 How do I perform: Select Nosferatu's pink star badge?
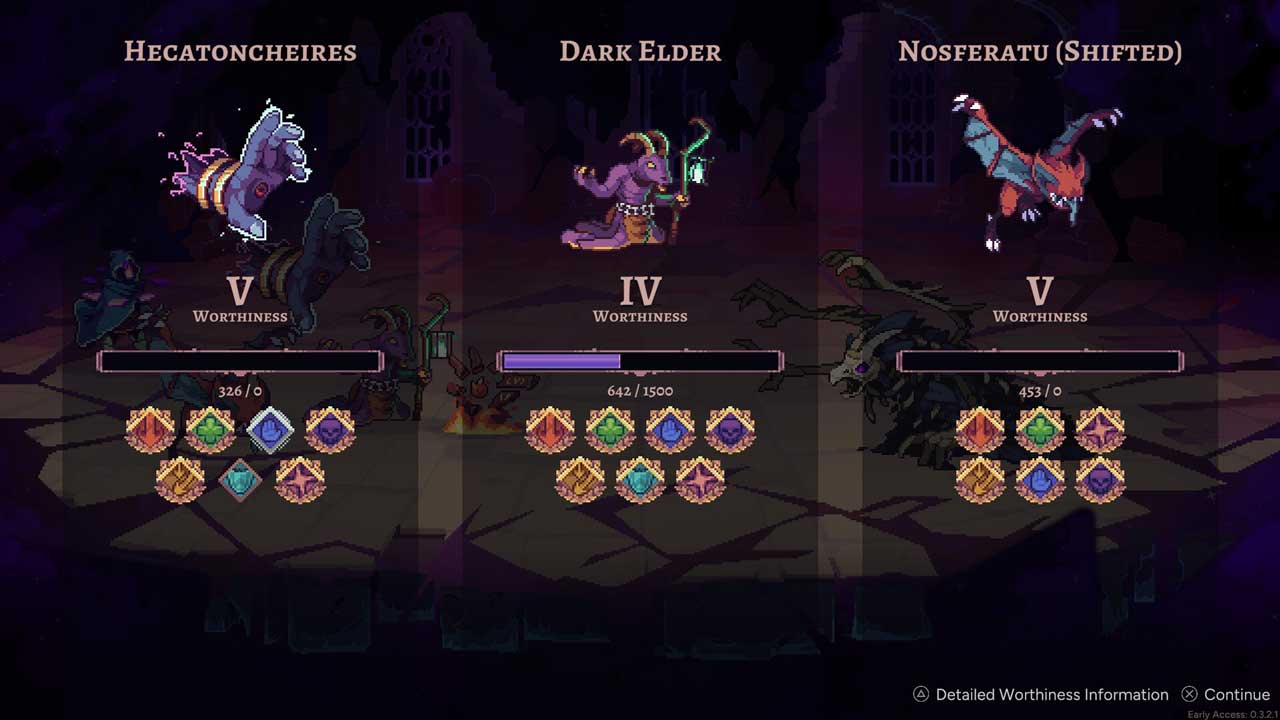point(1100,430)
